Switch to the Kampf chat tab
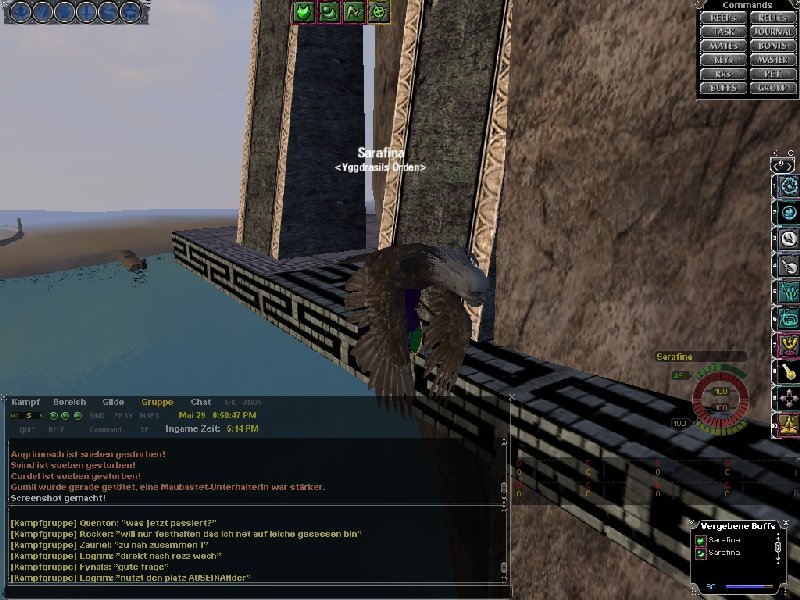This screenshot has height=600, width=800. point(26,402)
